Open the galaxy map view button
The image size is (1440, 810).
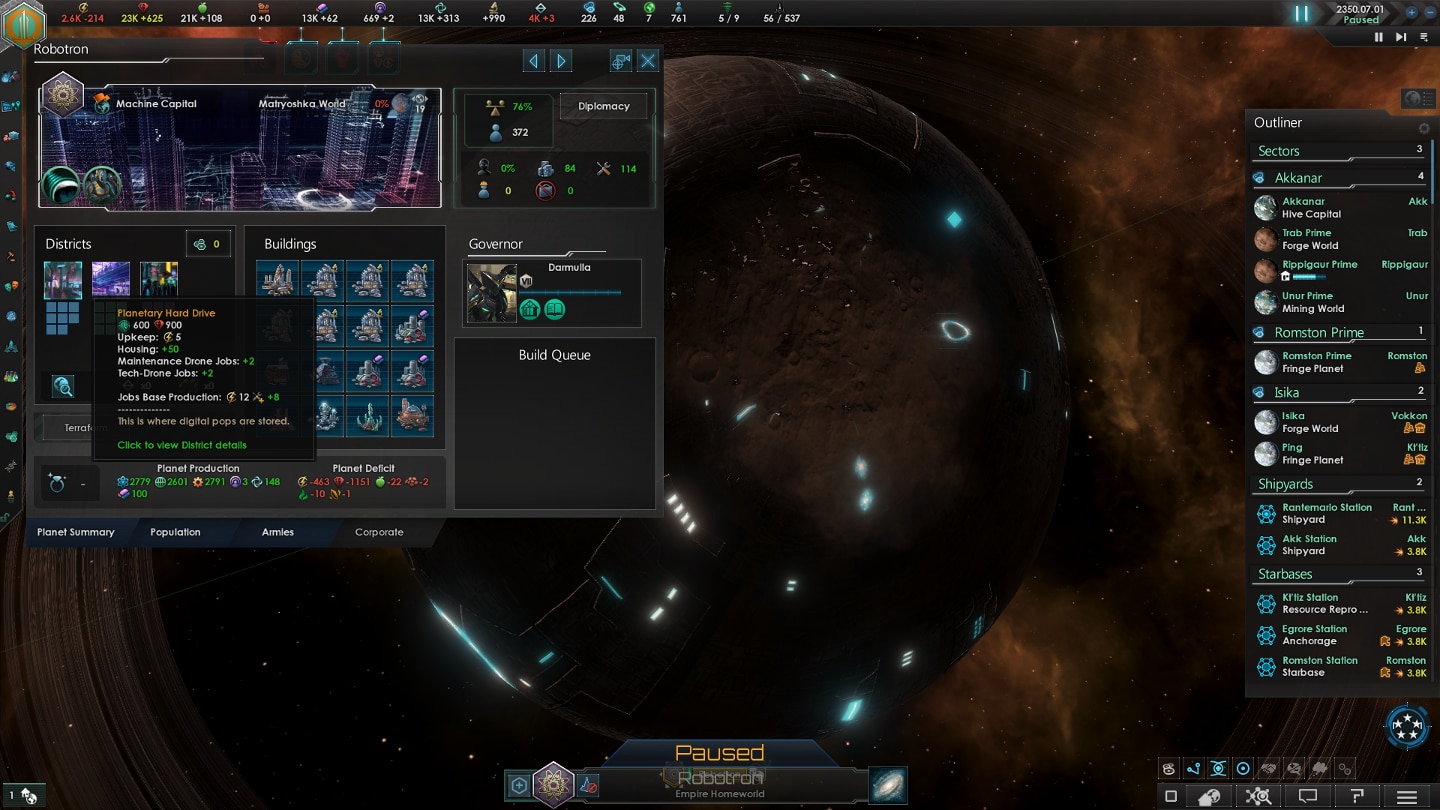tap(887, 785)
